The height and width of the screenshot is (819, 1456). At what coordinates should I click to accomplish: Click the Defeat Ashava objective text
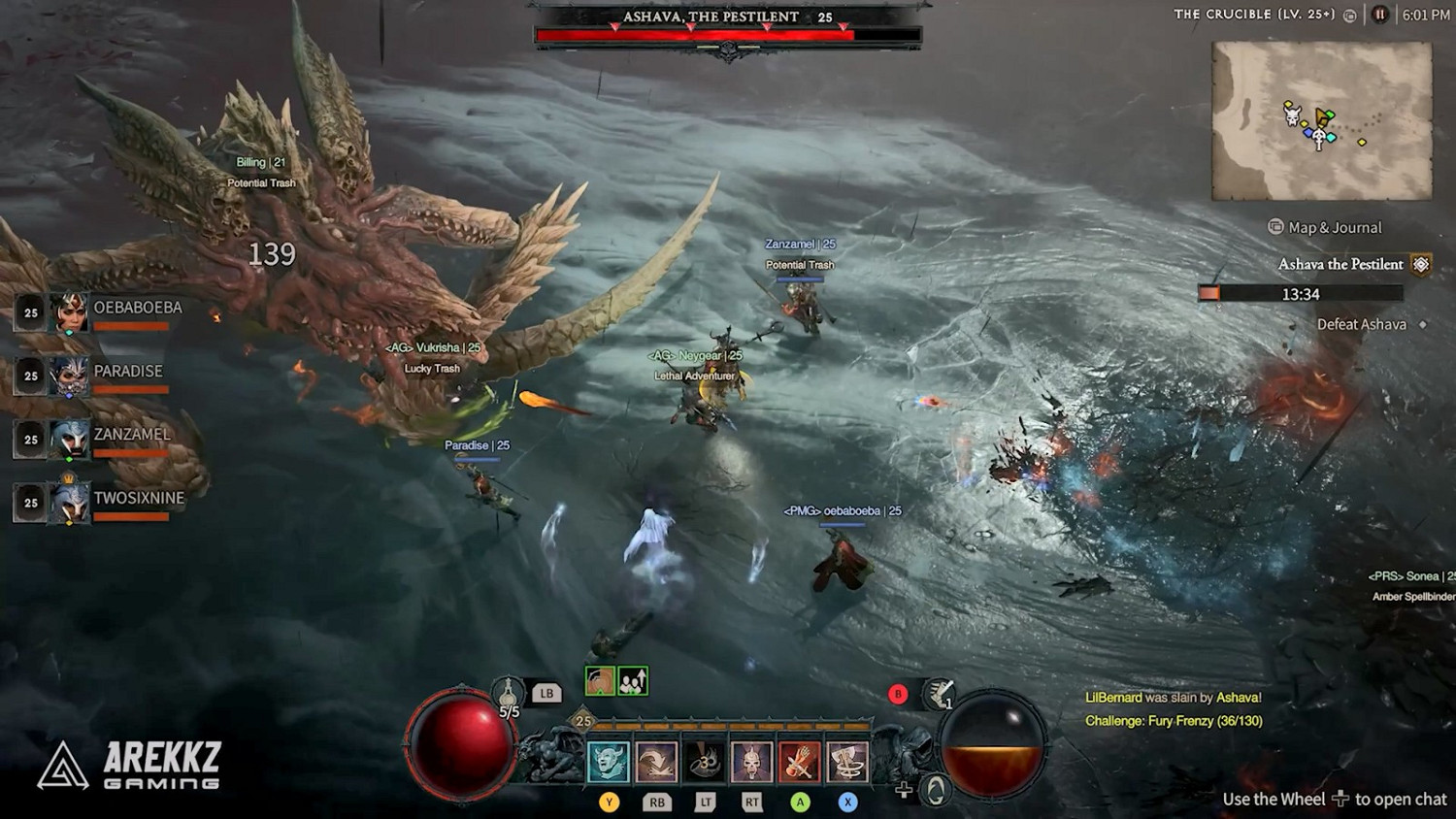point(1363,324)
